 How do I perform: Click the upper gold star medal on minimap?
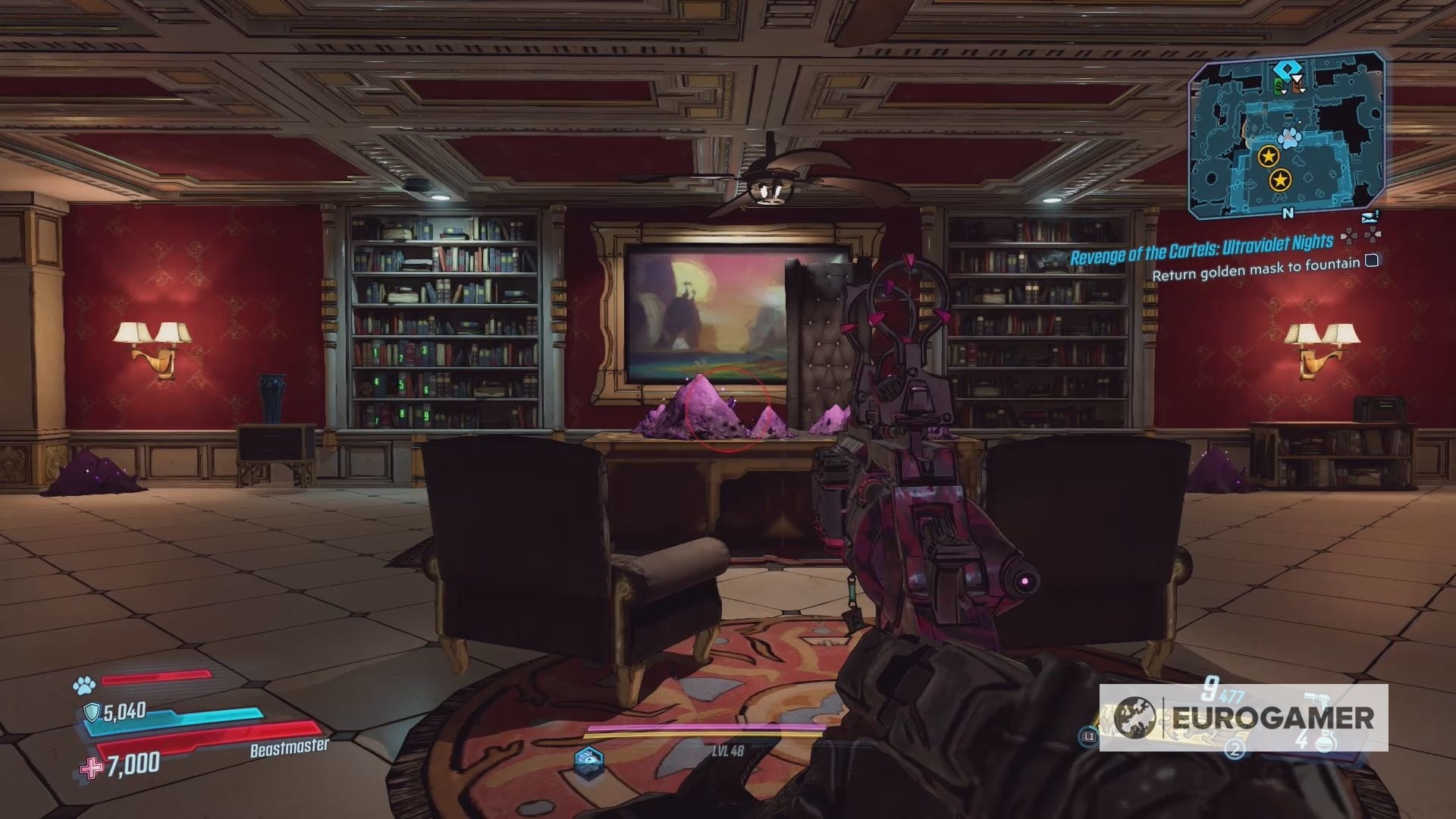(x=1269, y=155)
